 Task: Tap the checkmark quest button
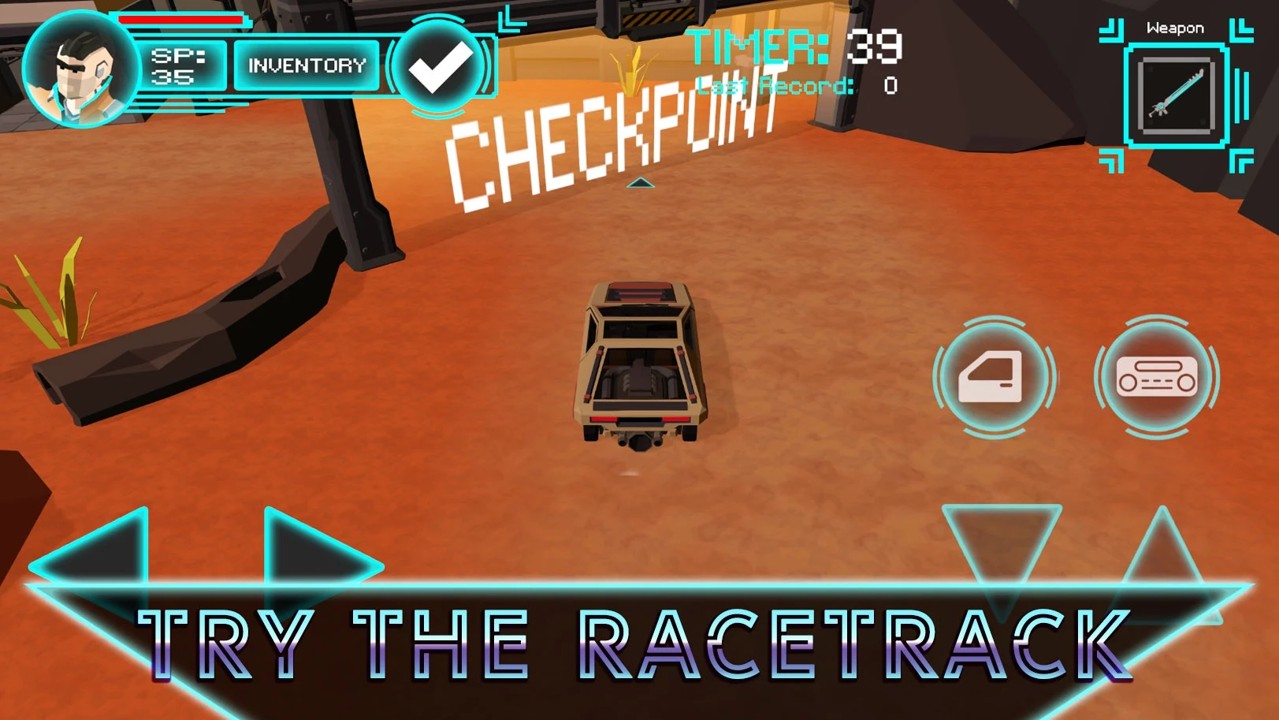pos(440,66)
